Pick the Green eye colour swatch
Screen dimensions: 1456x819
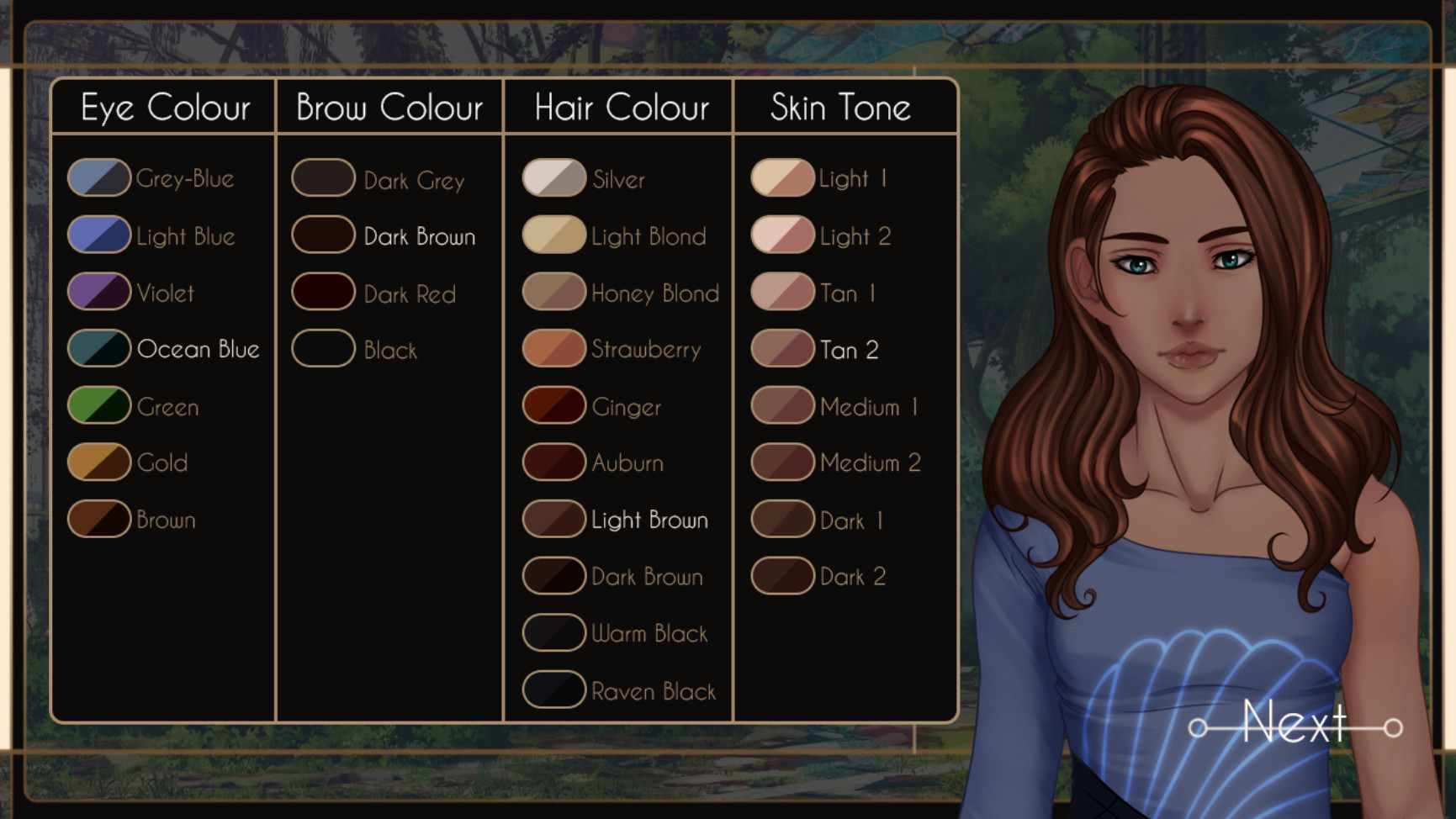pos(98,405)
